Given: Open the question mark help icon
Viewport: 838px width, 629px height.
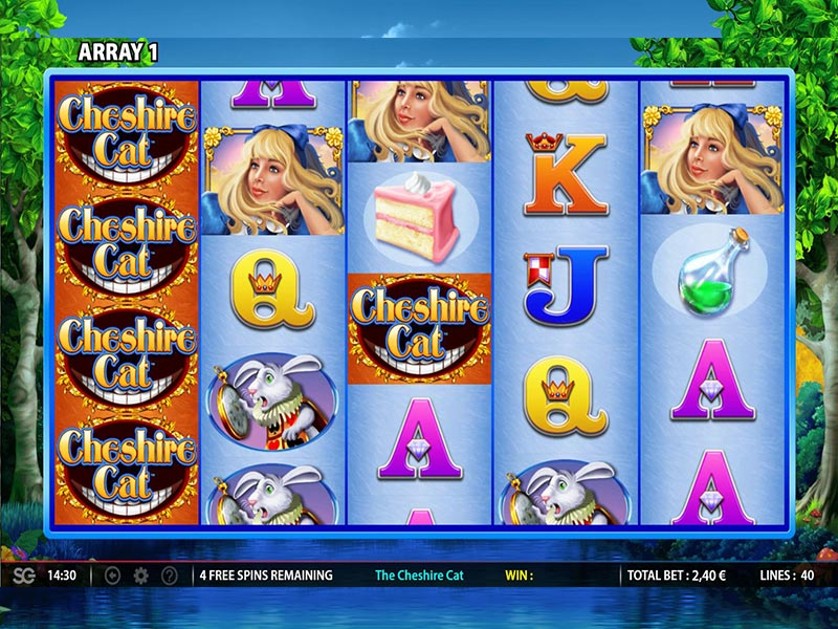Looking at the screenshot, I should [x=170, y=576].
